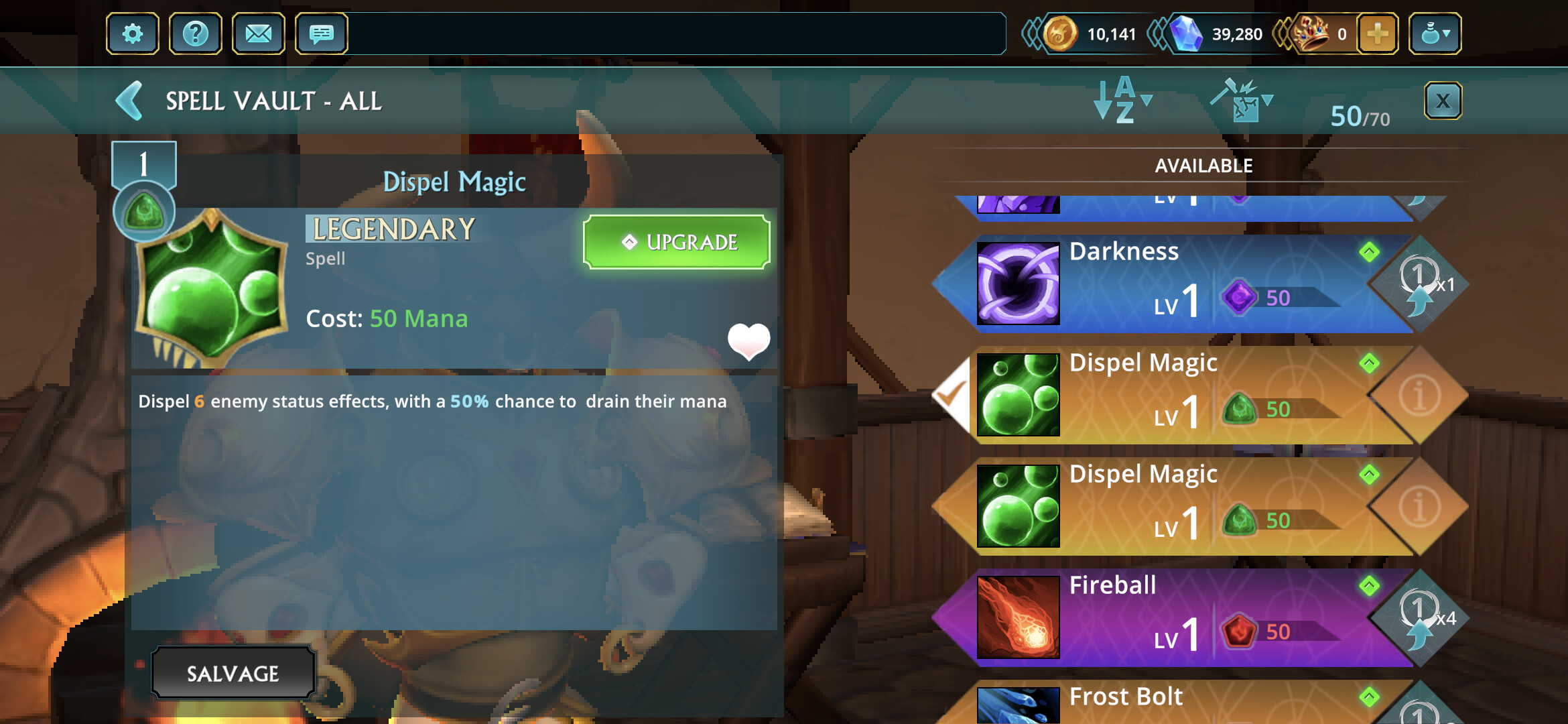Salvage the selected spell
Viewport: 1568px width, 724px height.
coord(233,673)
